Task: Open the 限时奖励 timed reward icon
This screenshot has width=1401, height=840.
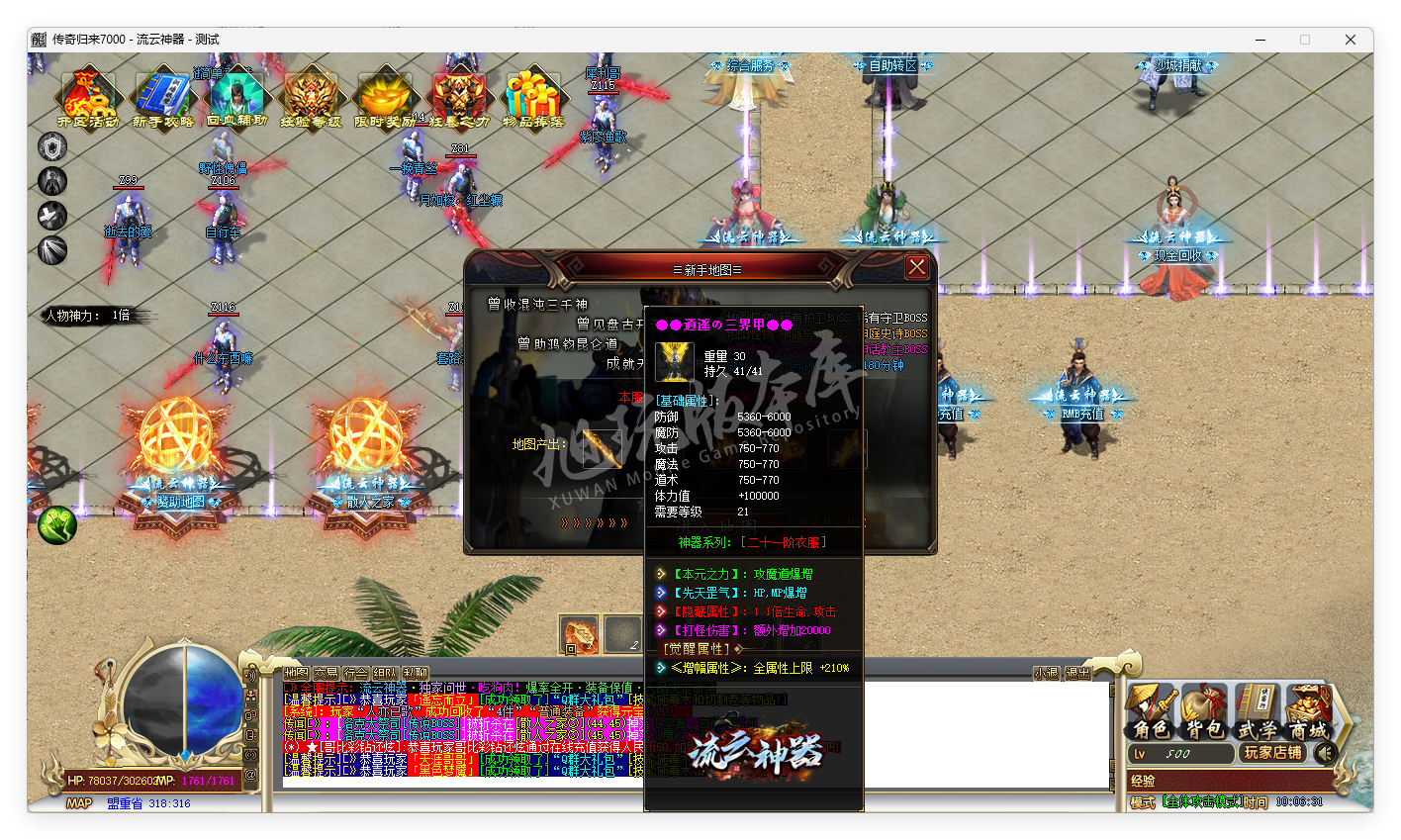Action: [384, 96]
